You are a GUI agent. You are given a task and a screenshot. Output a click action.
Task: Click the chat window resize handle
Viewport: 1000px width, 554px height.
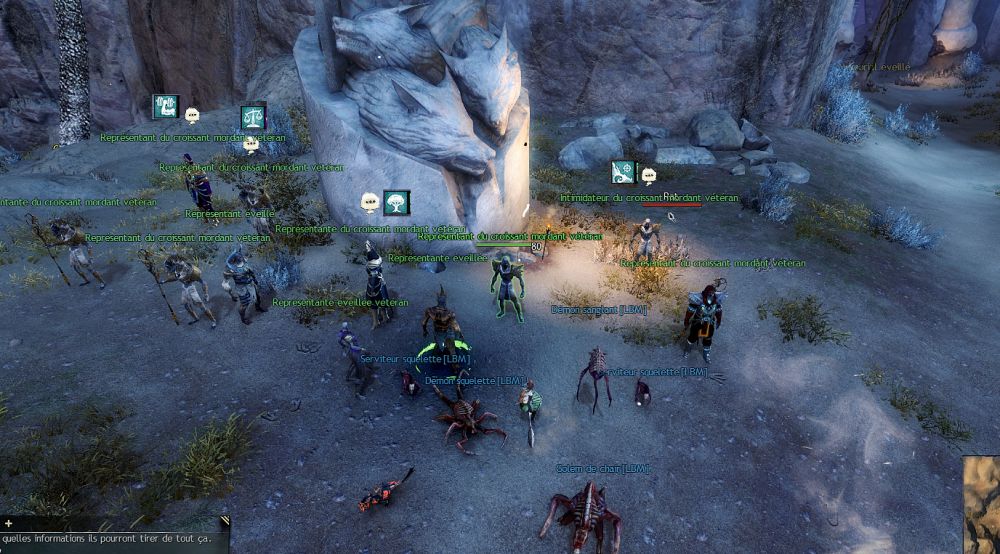click(x=225, y=521)
